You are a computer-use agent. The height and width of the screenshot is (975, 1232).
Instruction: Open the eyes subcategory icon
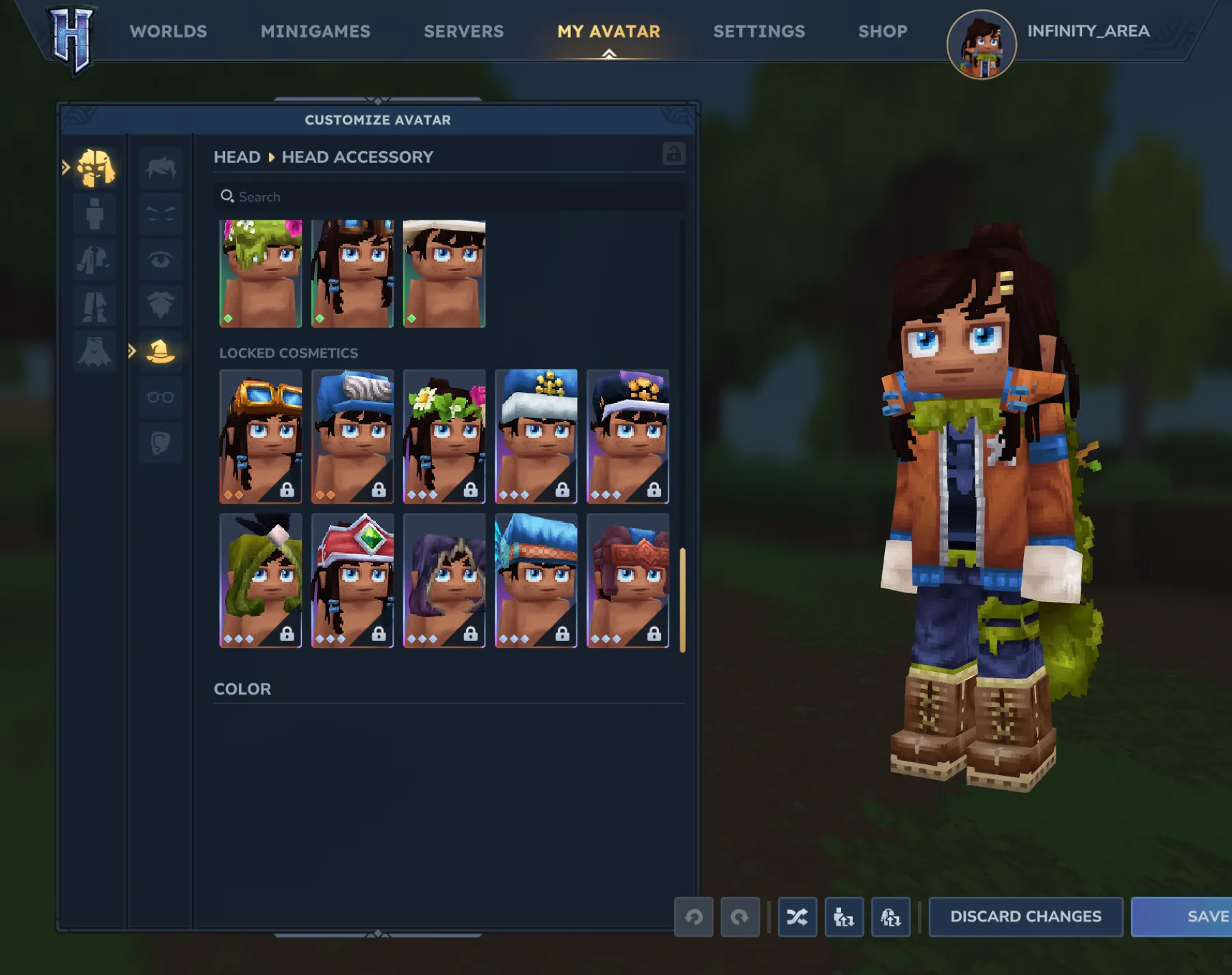[x=161, y=260]
